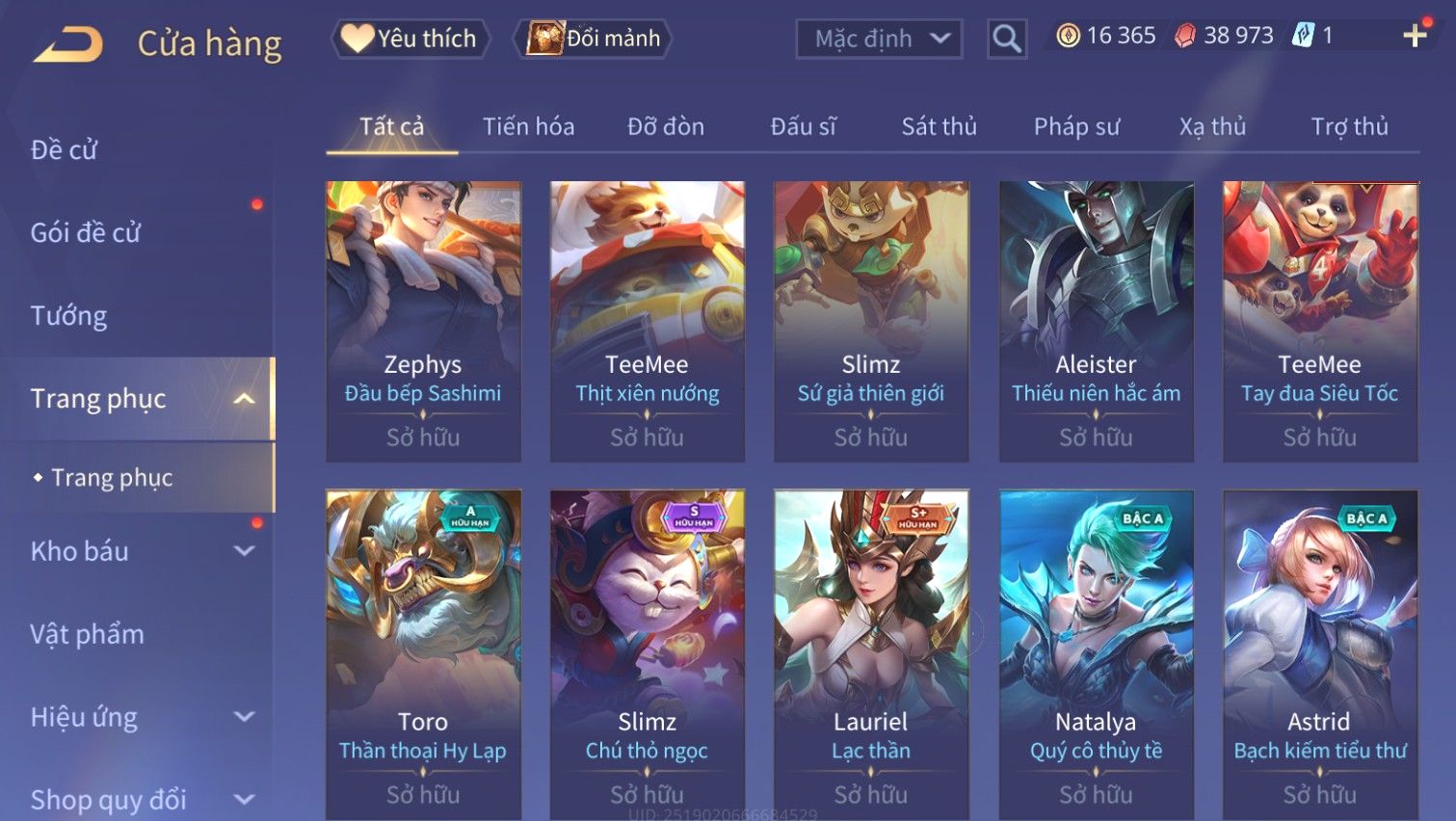Viewport: 1456px width, 821px height.
Task: Open the Đề cử menu entry
Action: tap(65, 149)
